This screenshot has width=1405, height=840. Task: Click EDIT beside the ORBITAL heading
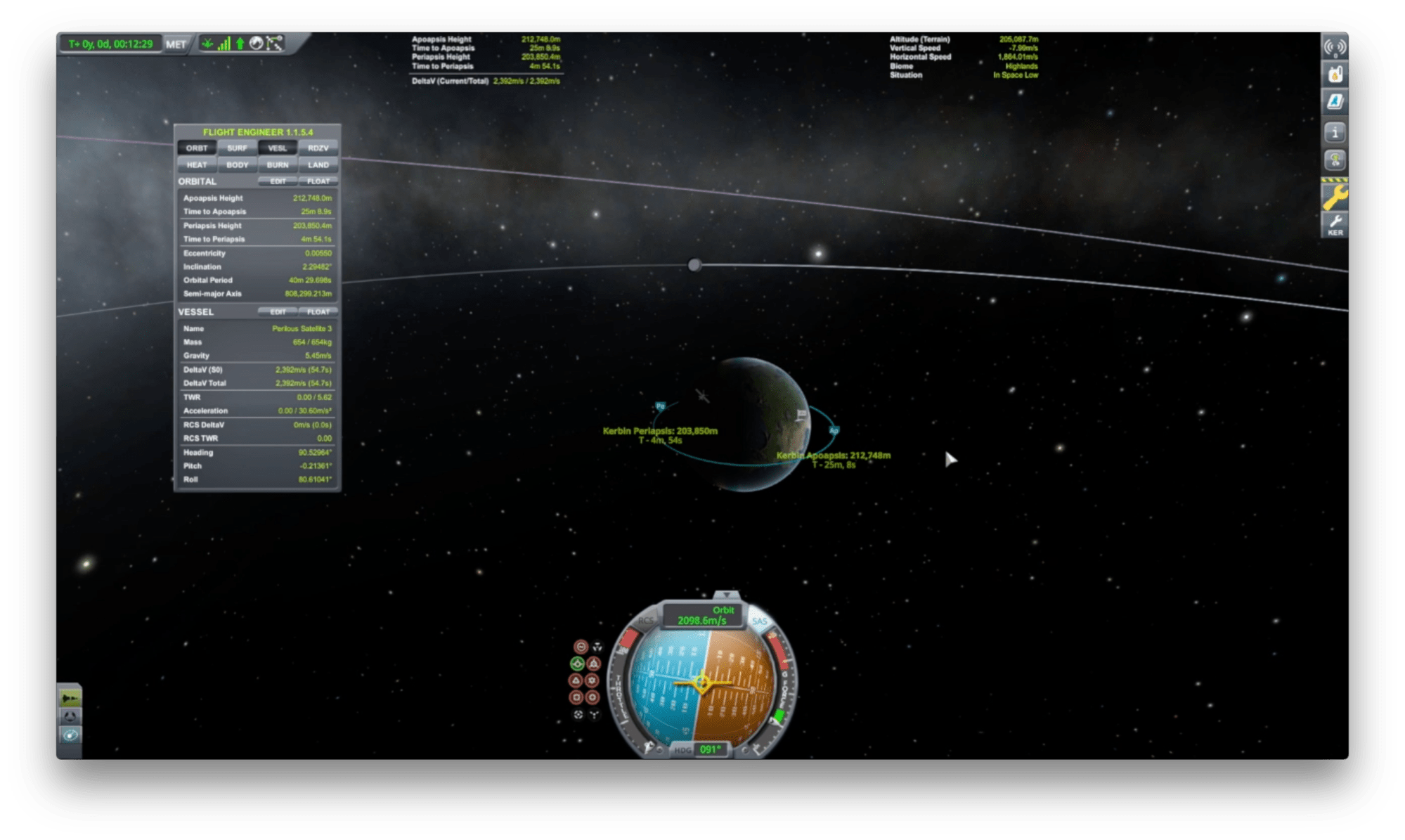[x=278, y=181]
